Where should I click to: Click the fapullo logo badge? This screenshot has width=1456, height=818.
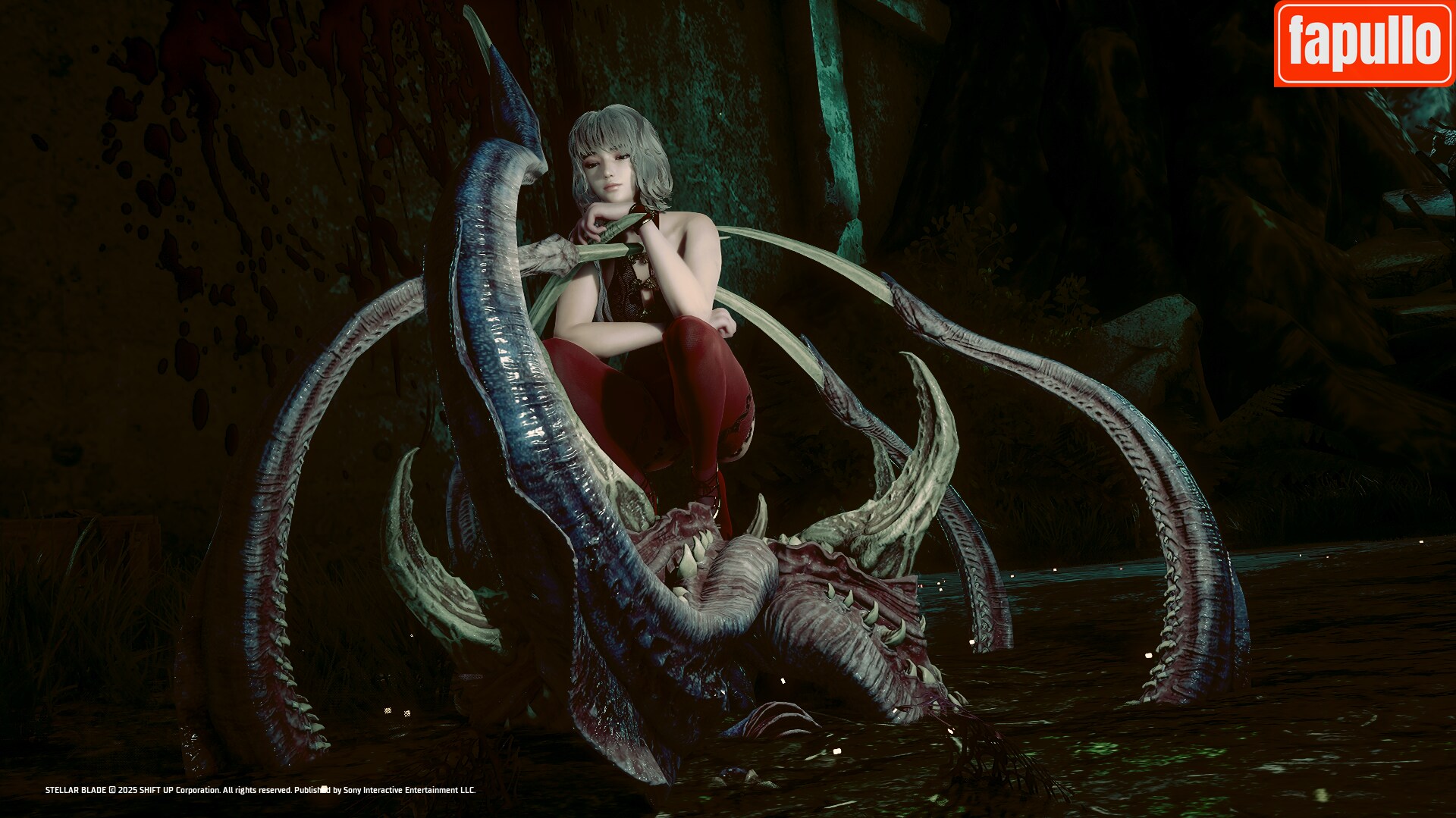[1364, 43]
